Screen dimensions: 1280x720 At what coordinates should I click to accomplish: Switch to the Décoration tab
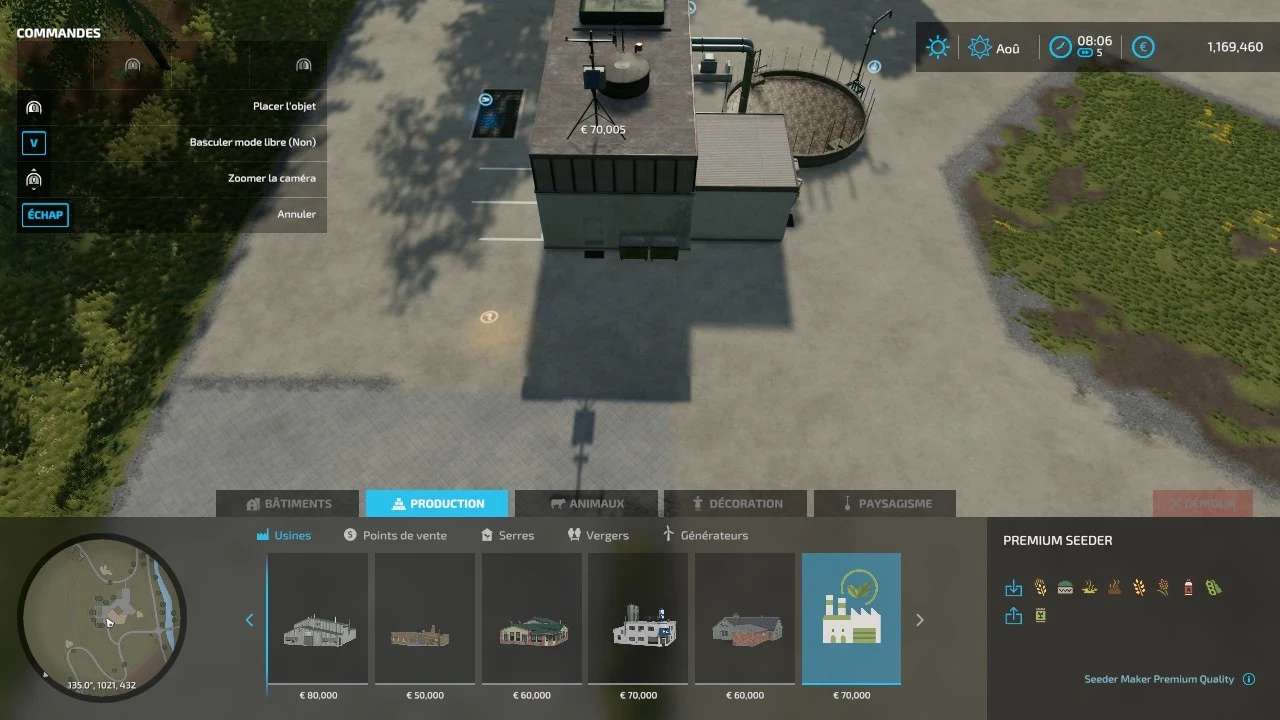coord(737,503)
